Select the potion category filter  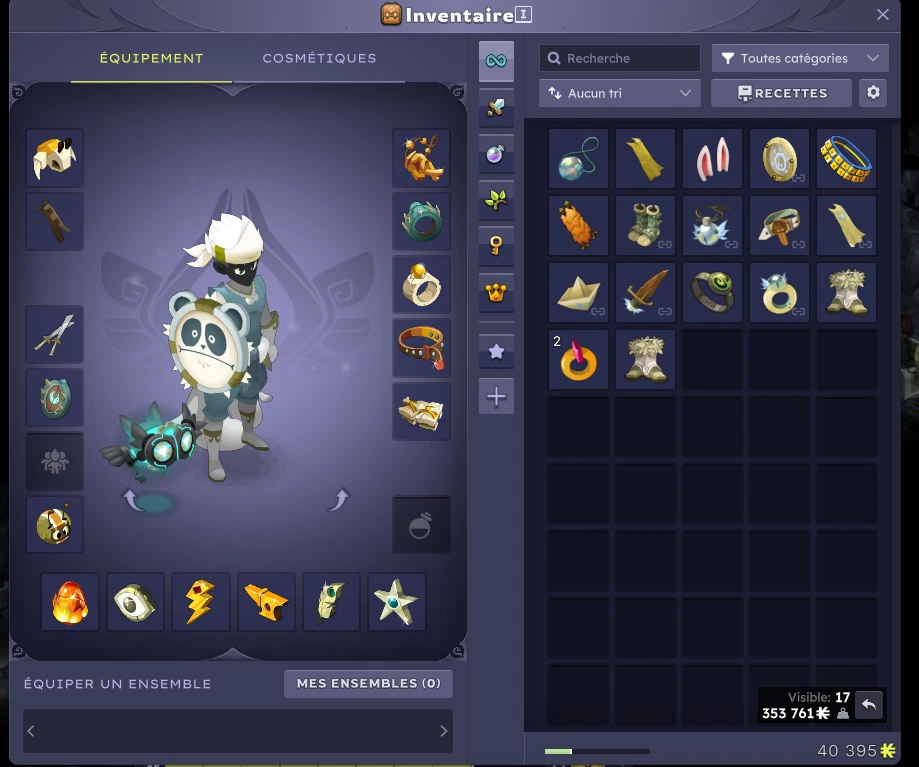click(x=496, y=154)
